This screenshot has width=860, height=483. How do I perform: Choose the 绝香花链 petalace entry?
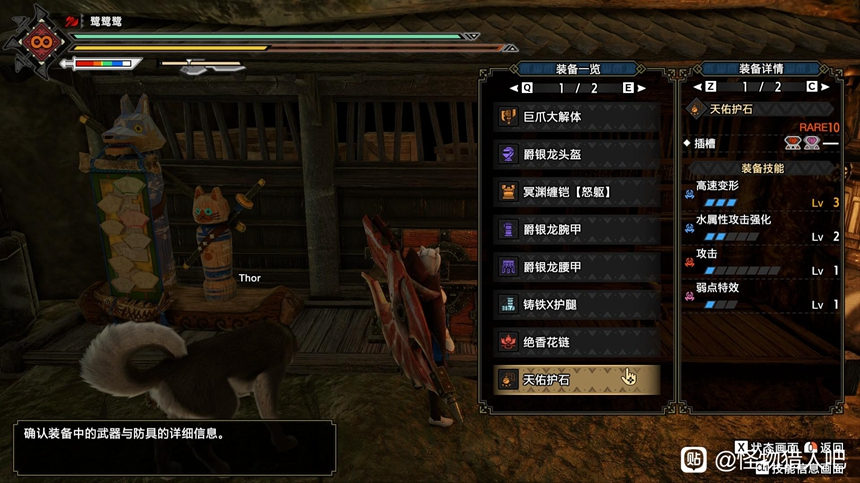[576, 341]
